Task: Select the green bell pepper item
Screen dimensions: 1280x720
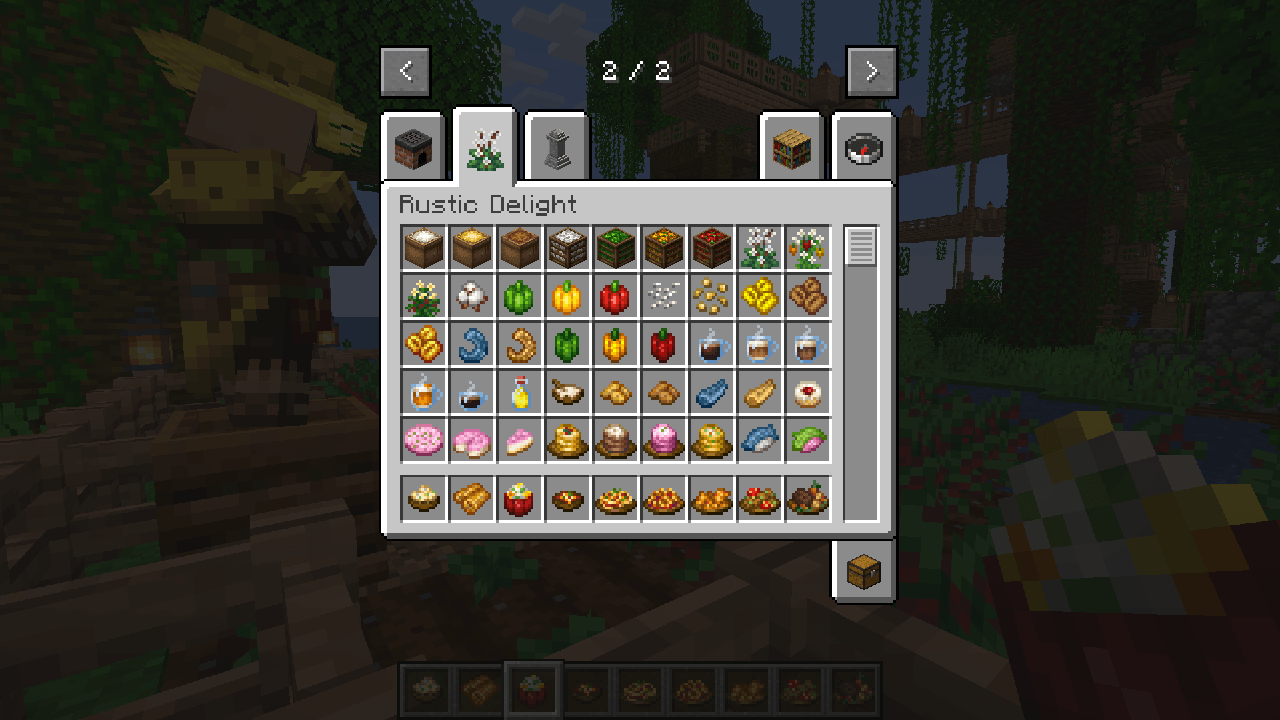Action: 519,296
